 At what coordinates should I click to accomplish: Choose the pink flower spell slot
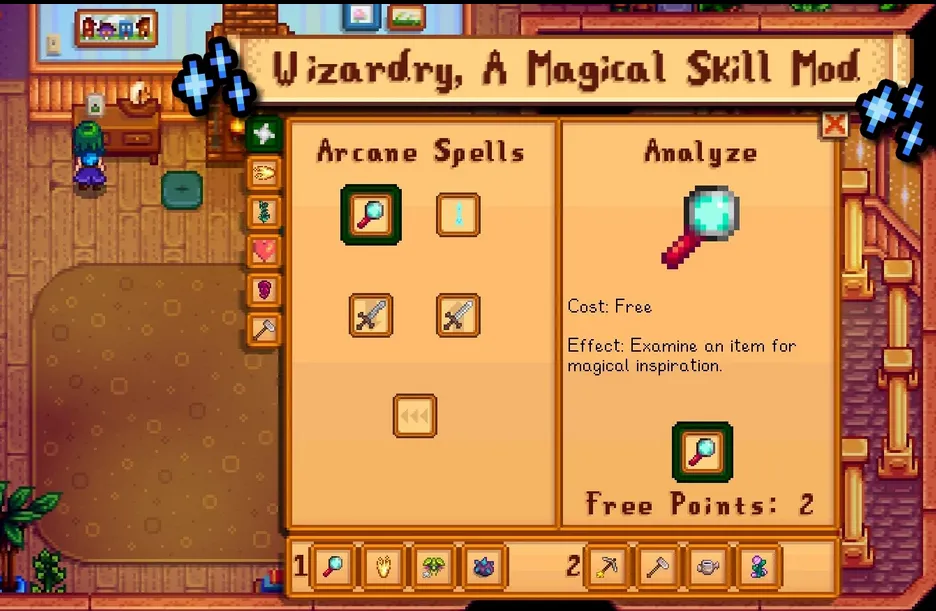coord(759,568)
